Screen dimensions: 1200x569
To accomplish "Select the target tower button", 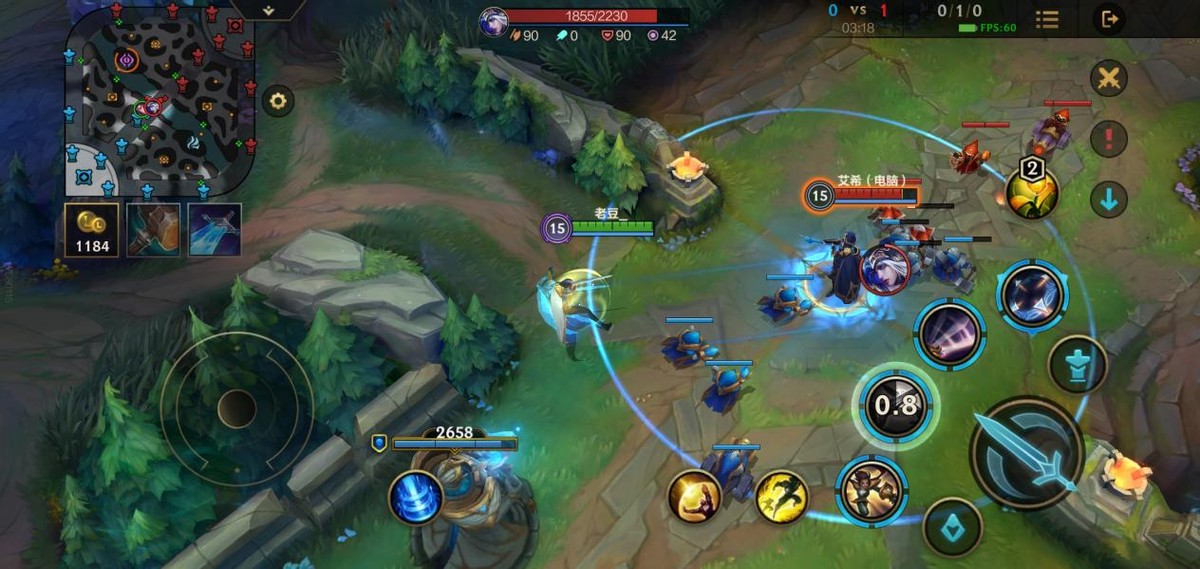I will [1077, 364].
